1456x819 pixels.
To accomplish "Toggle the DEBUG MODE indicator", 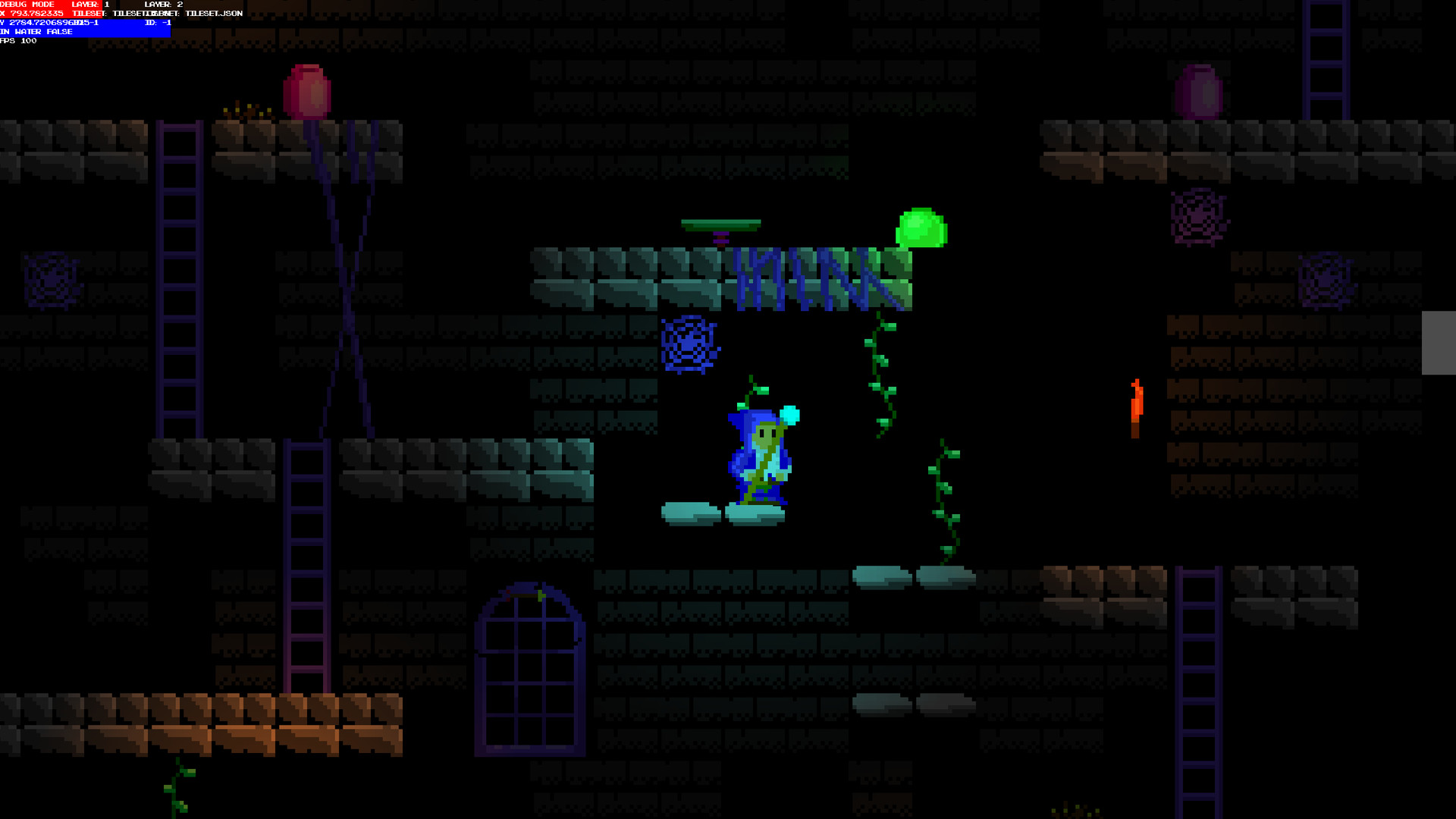I will pos(27,5).
